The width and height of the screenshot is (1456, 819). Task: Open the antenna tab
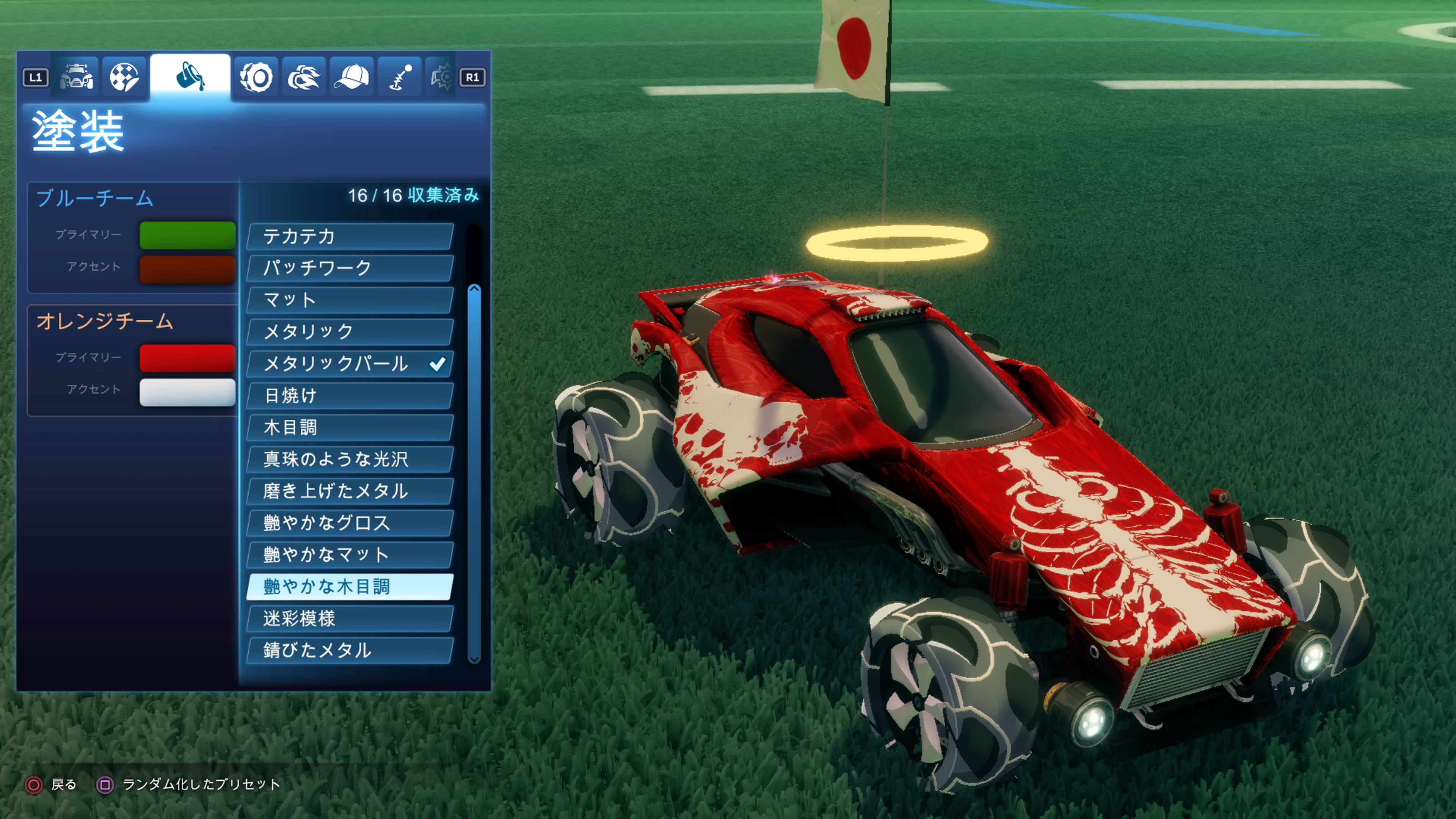point(400,77)
